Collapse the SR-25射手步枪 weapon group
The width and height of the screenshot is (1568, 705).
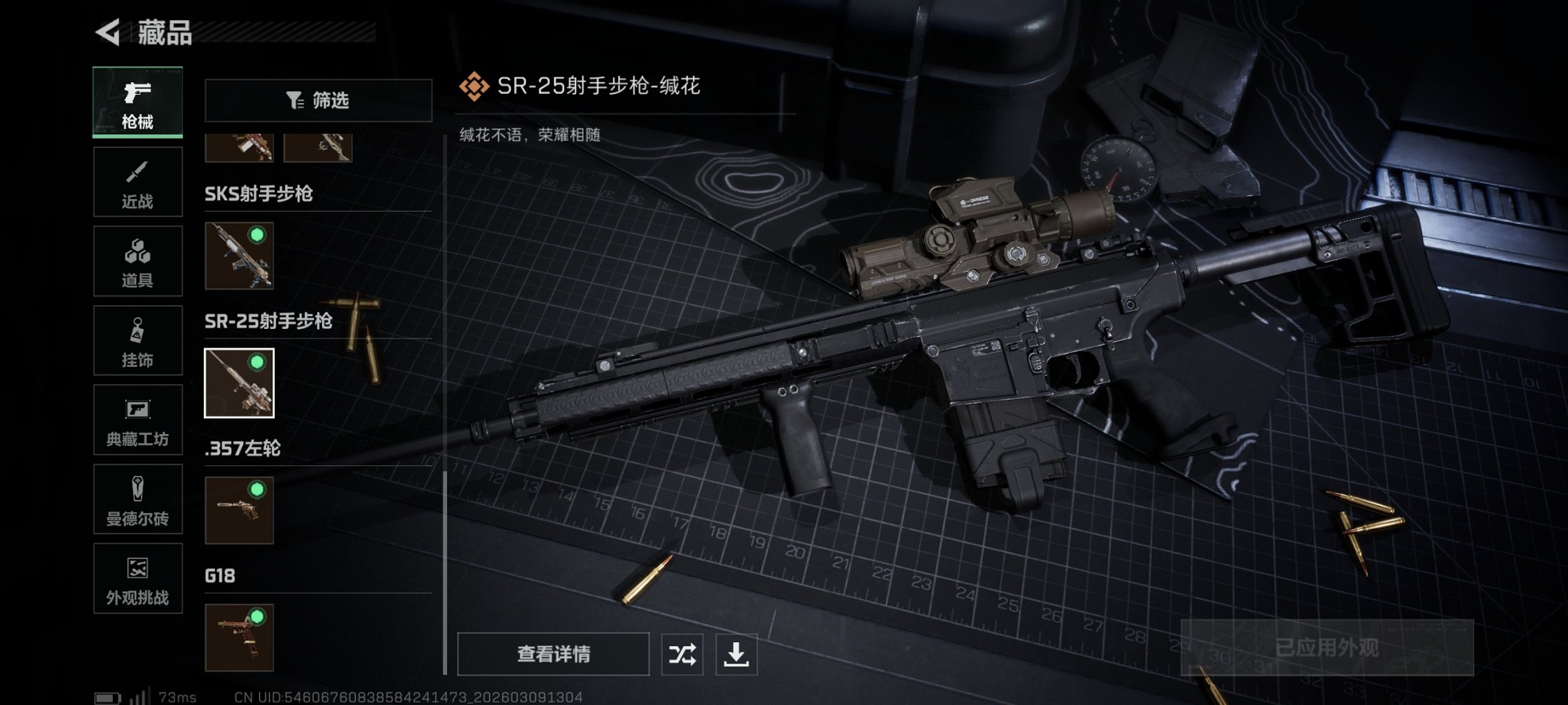tap(269, 321)
